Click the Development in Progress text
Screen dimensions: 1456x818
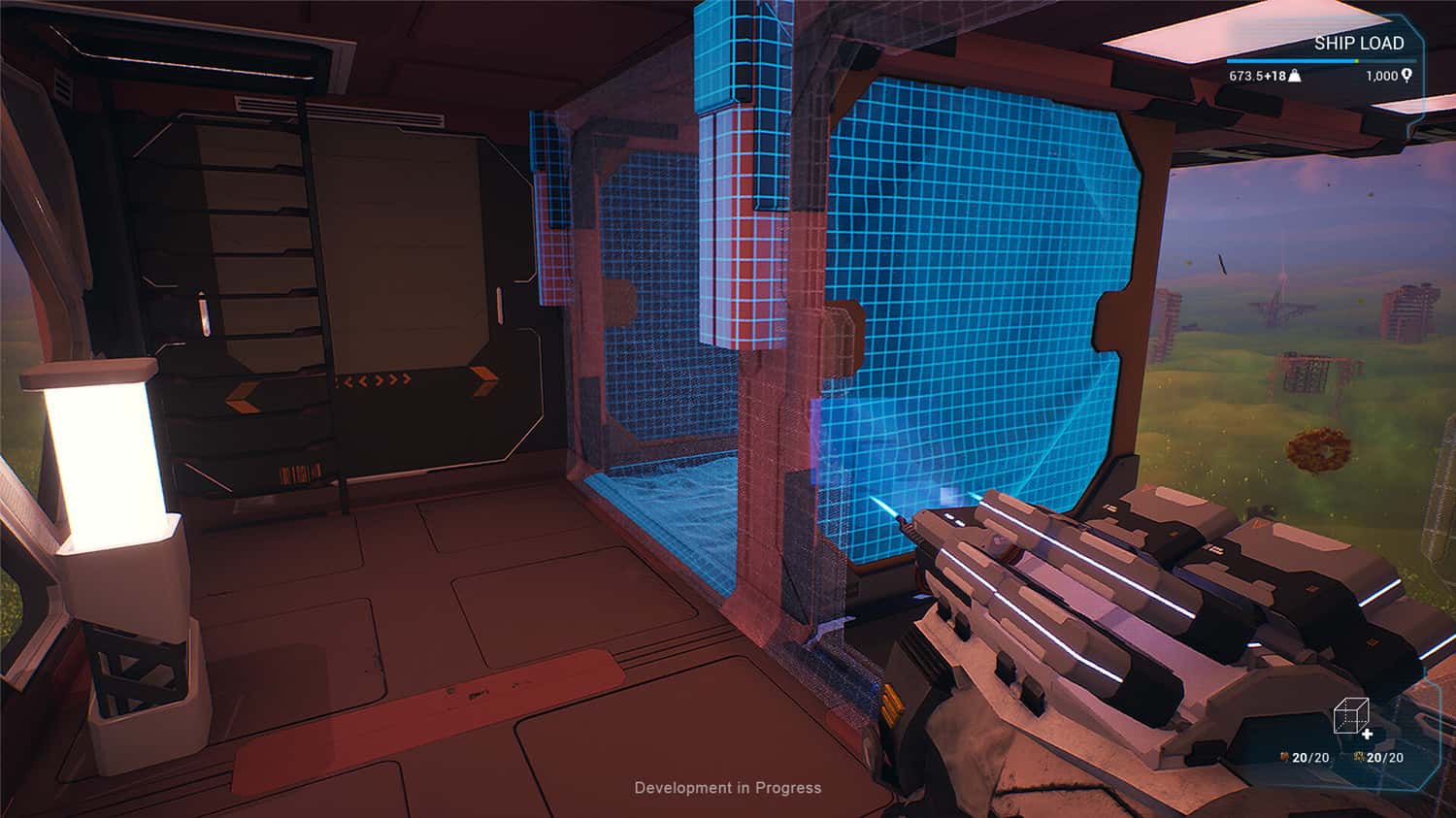pyautogui.click(x=726, y=788)
